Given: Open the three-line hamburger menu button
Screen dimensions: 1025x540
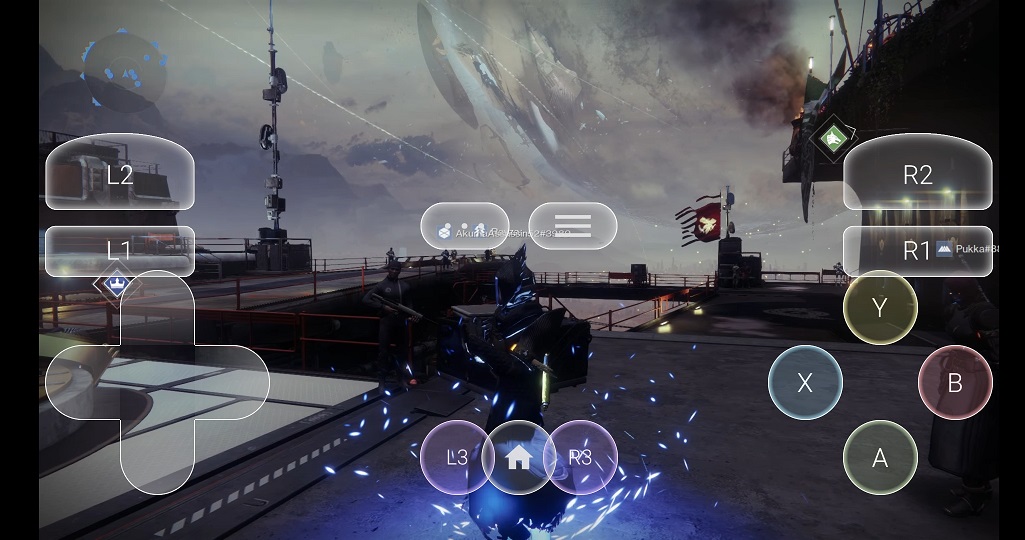Looking at the screenshot, I should point(572,226).
